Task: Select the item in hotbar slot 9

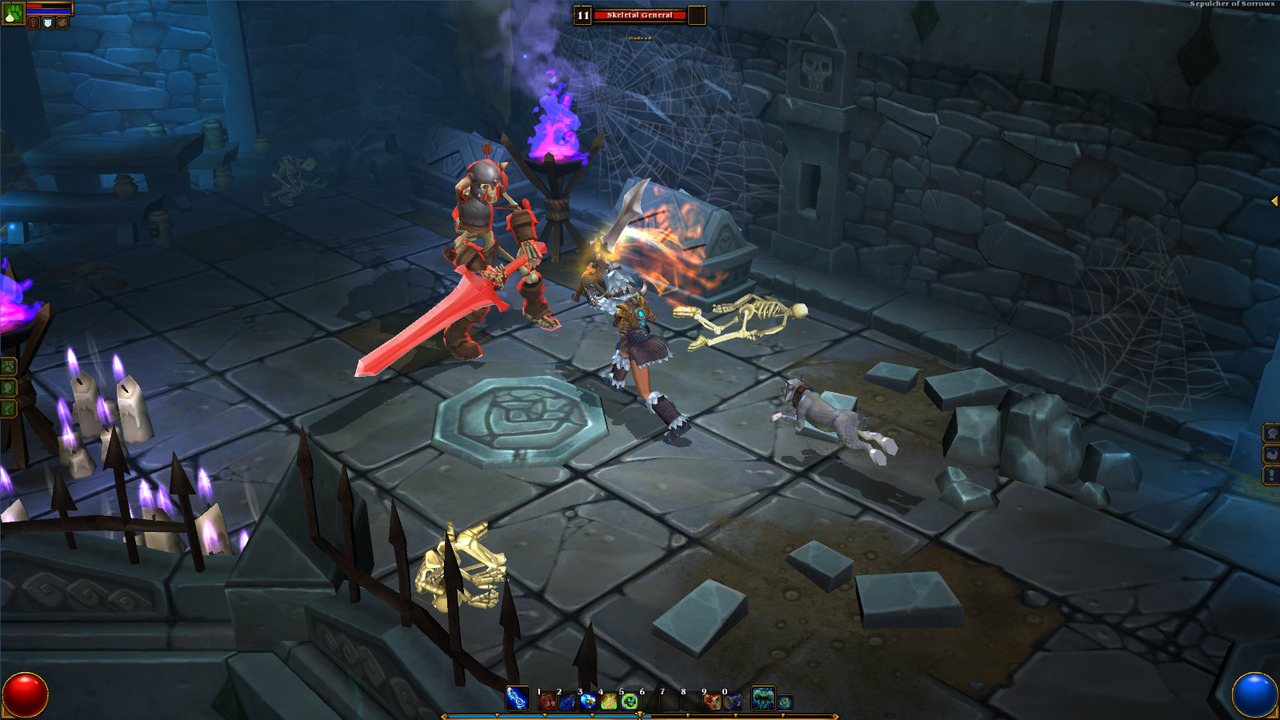Action: [712, 702]
